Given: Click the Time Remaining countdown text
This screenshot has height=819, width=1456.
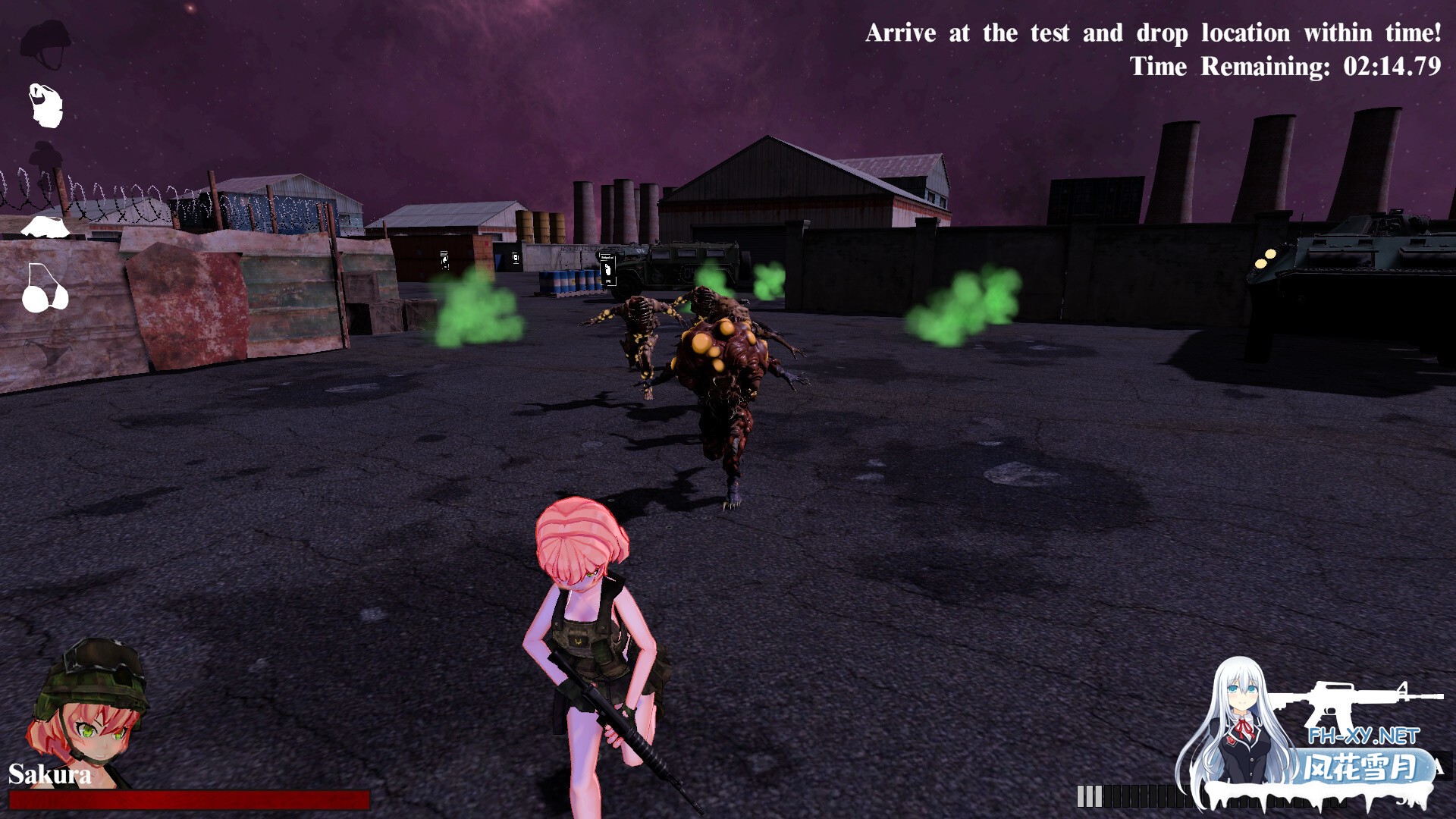Looking at the screenshot, I should click(x=1284, y=67).
